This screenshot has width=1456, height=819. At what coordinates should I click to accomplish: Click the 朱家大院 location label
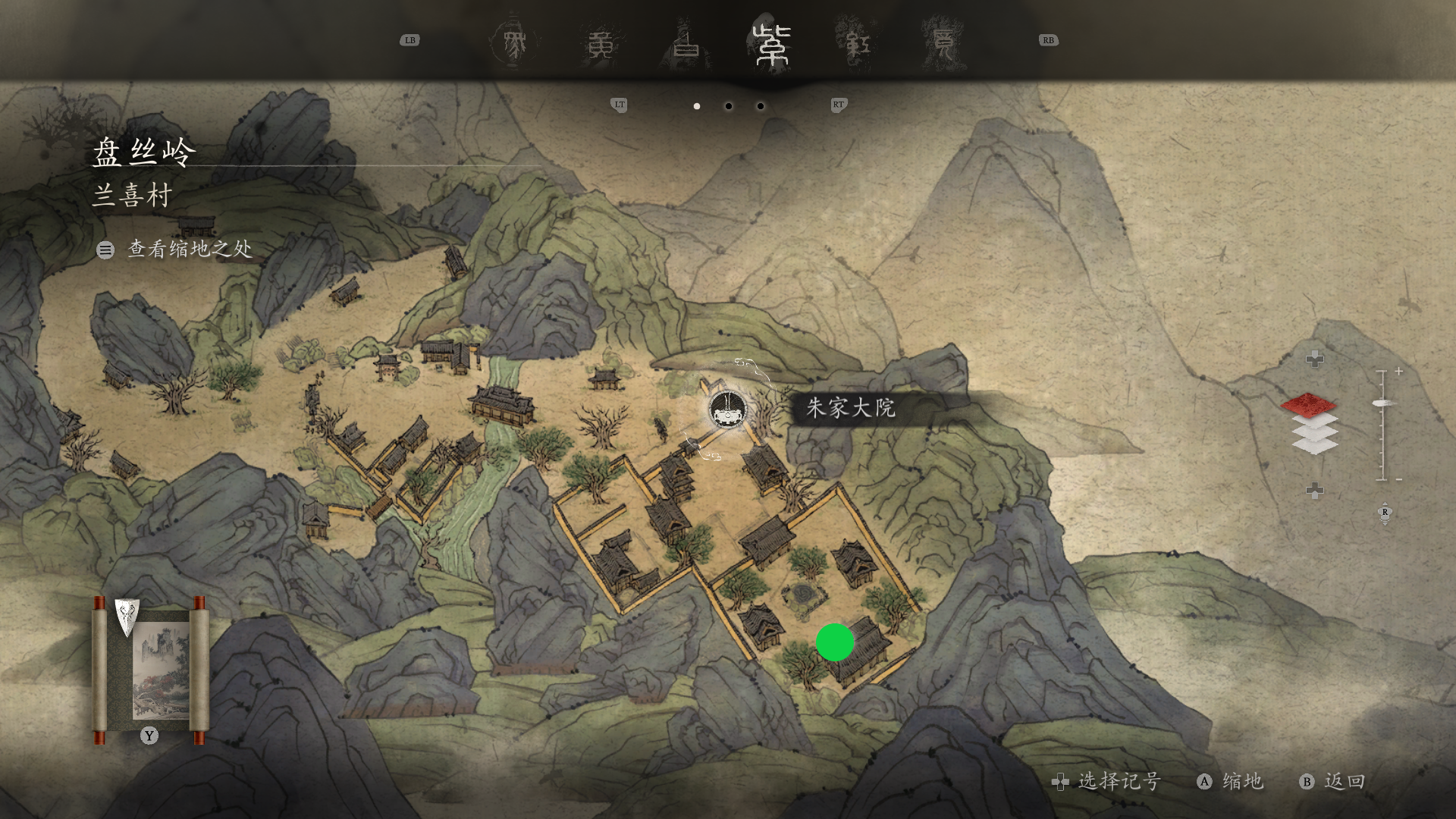tap(851, 408)
